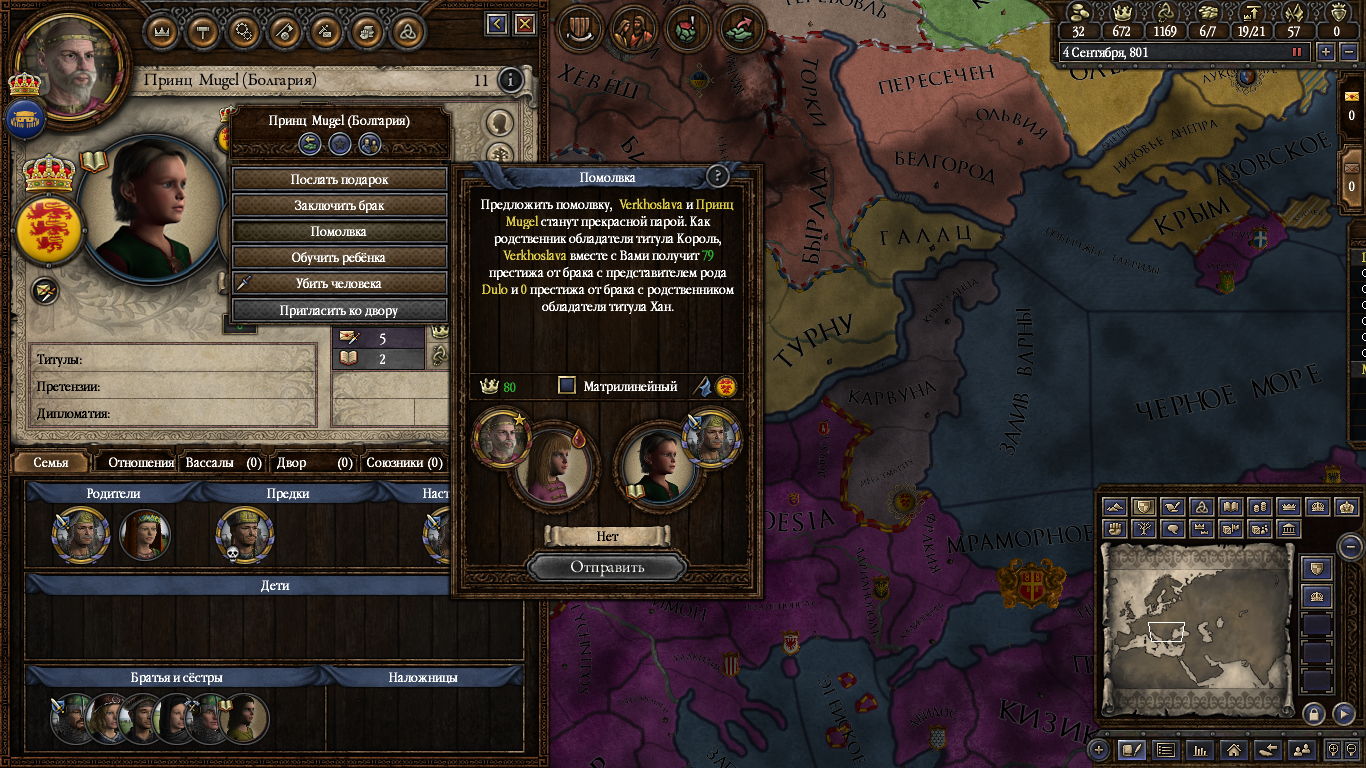1366x768 pixels.
Task: Choose Послать подарок from the menu
Action: coord(339,179)
